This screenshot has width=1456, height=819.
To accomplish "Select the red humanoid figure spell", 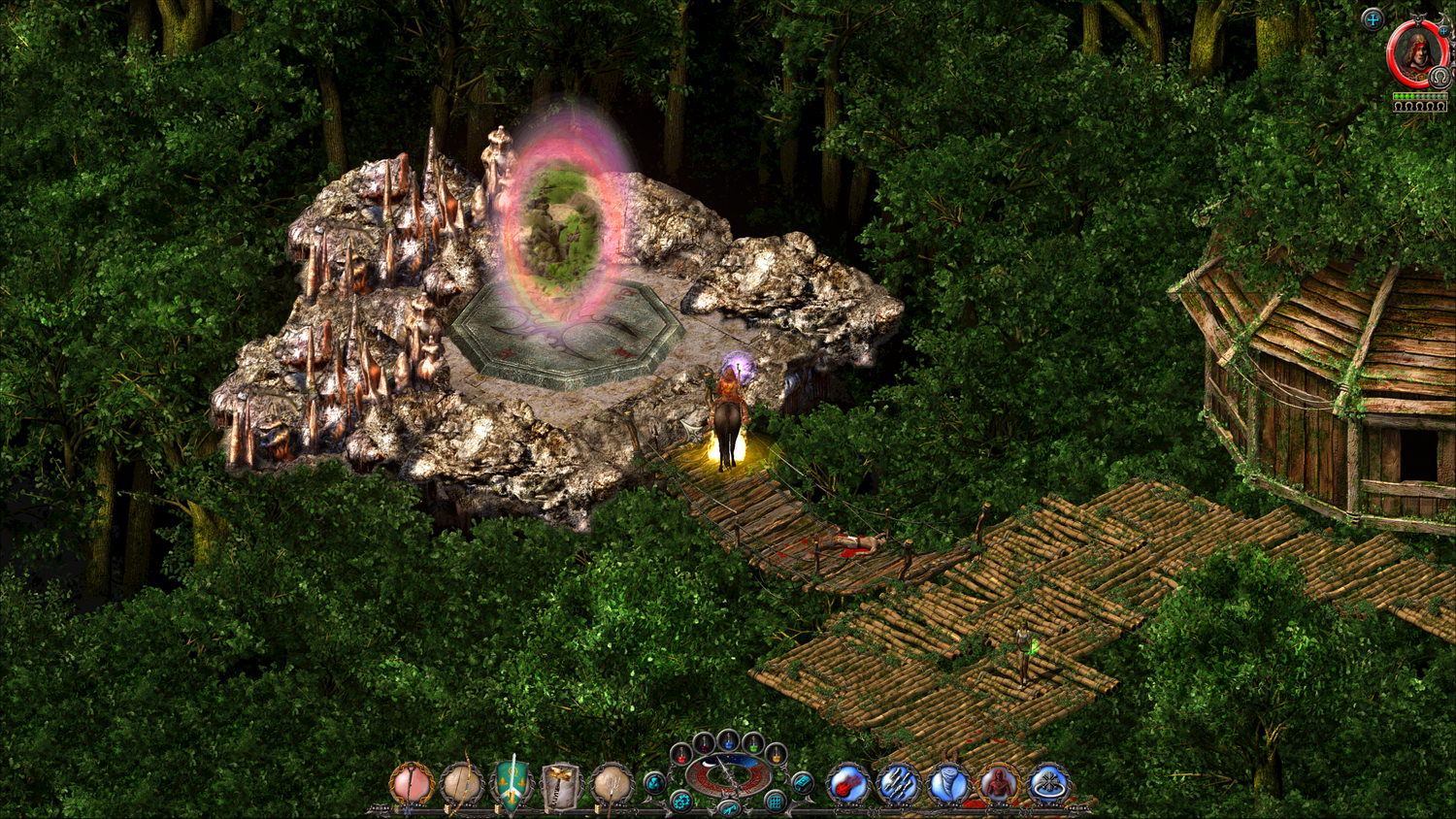I will coord(998,783).
